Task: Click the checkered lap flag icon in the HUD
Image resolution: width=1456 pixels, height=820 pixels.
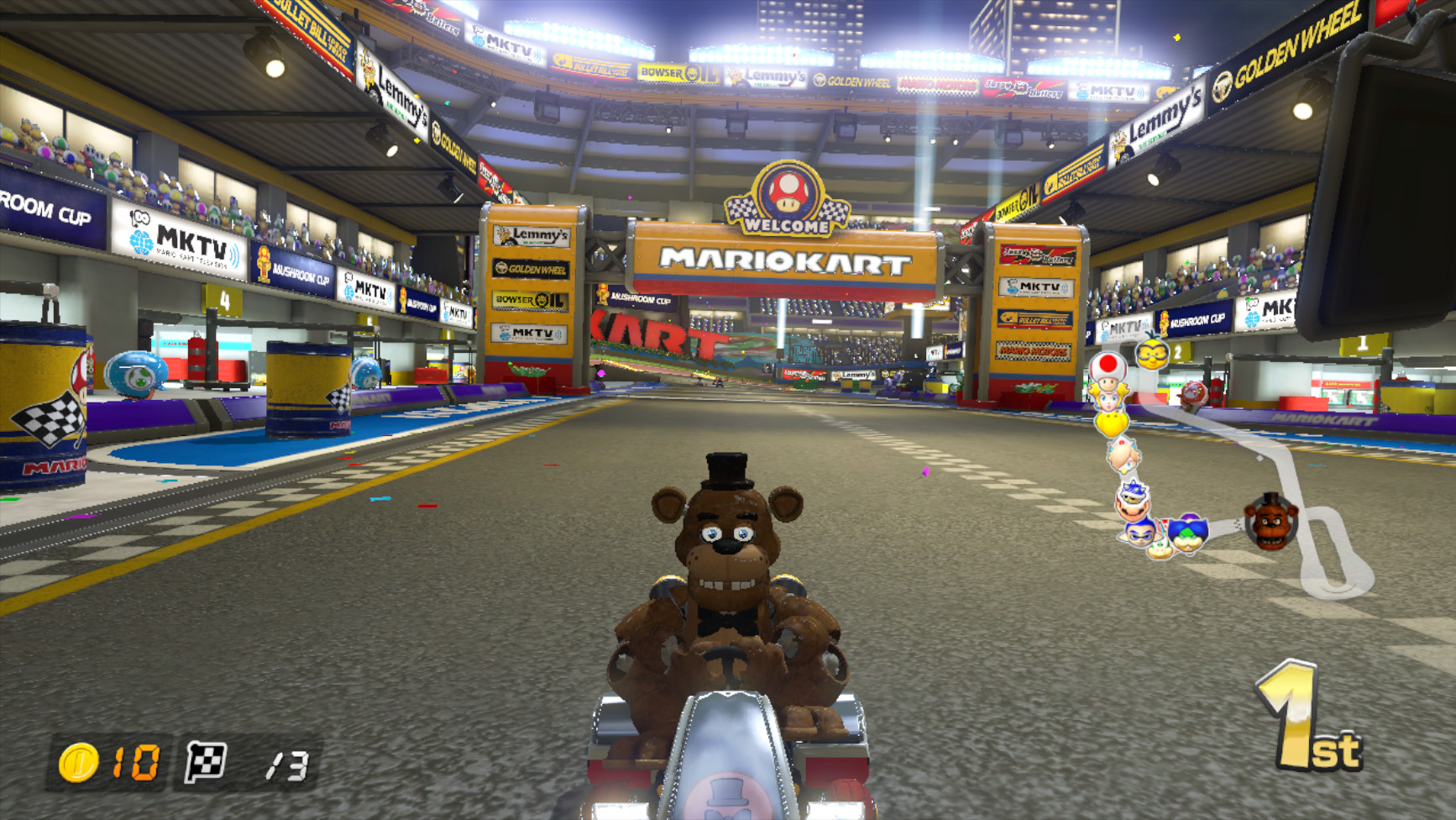Action: (204, 761)
